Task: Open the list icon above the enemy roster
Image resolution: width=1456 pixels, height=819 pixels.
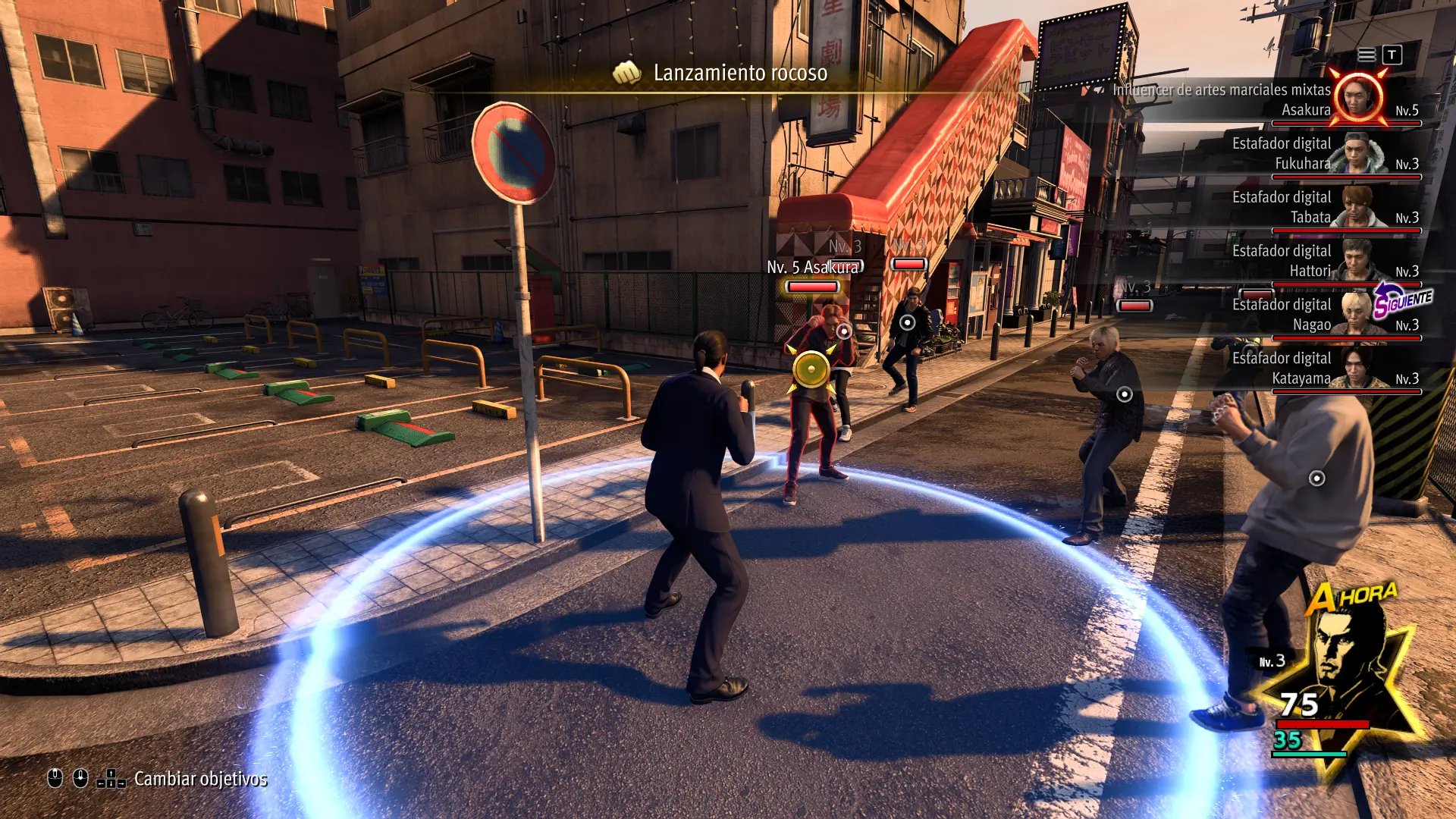Action: point(1367,55)
